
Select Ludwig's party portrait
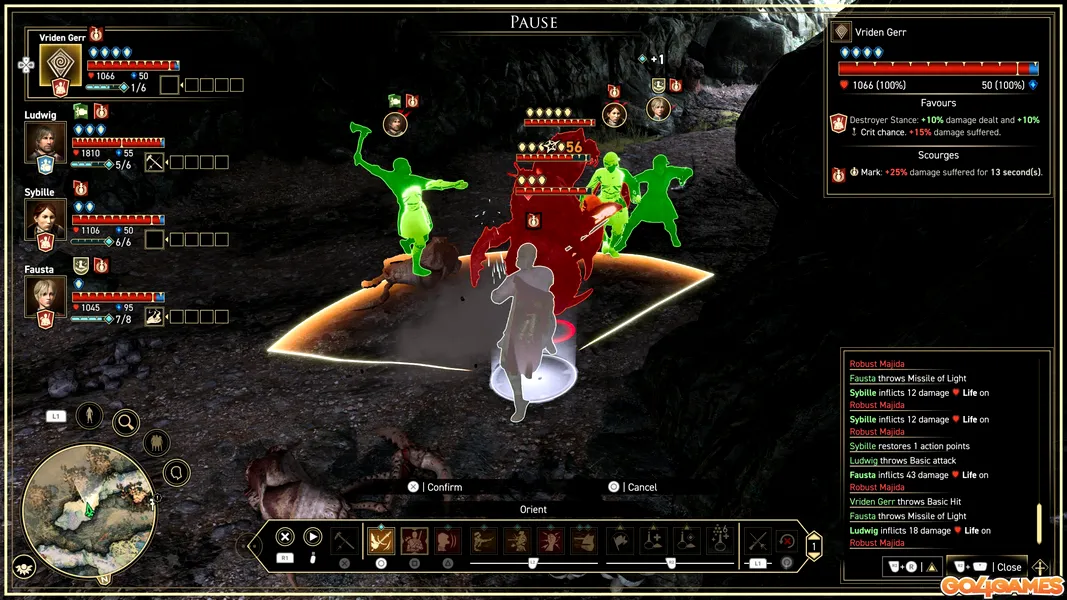(x=45, y=142)
